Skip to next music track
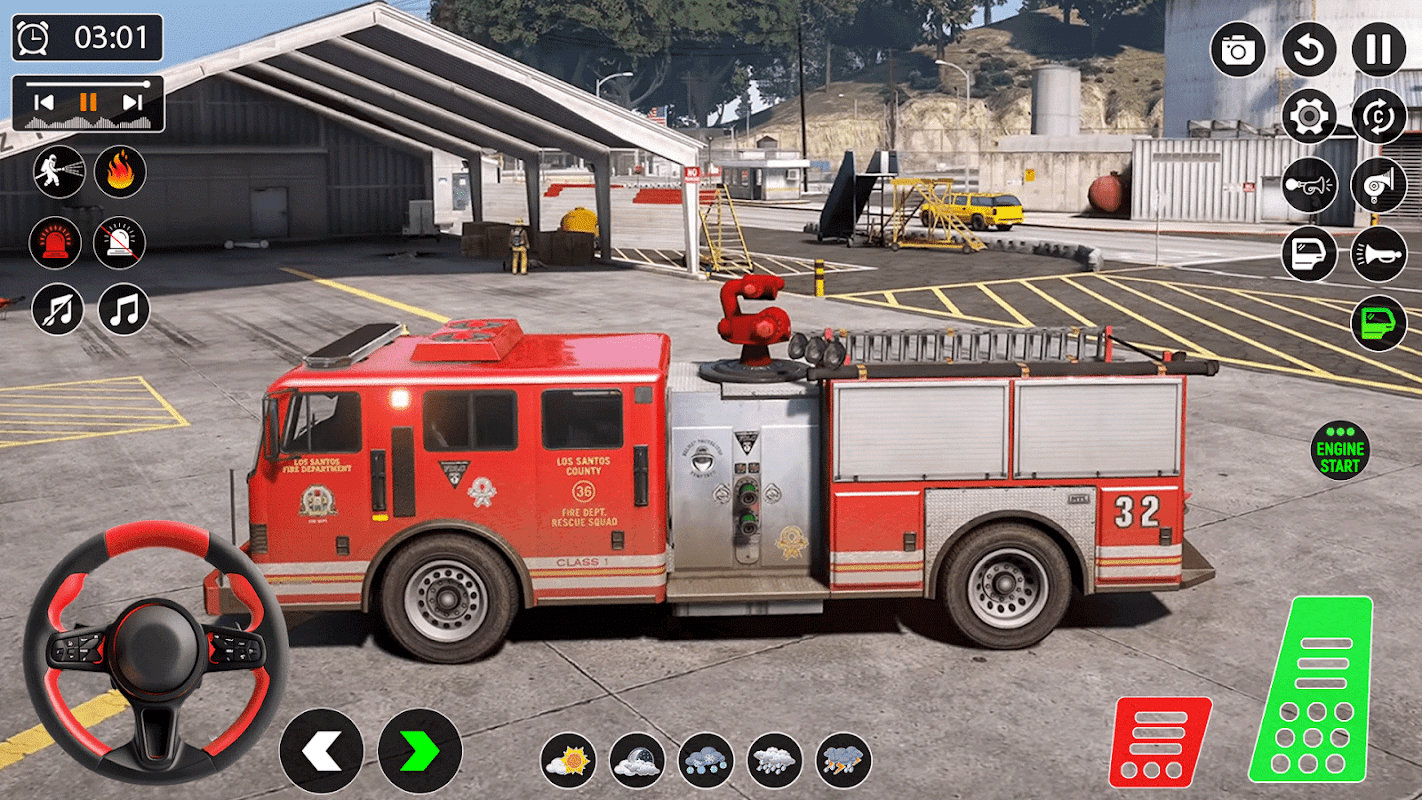 (132, 102)
